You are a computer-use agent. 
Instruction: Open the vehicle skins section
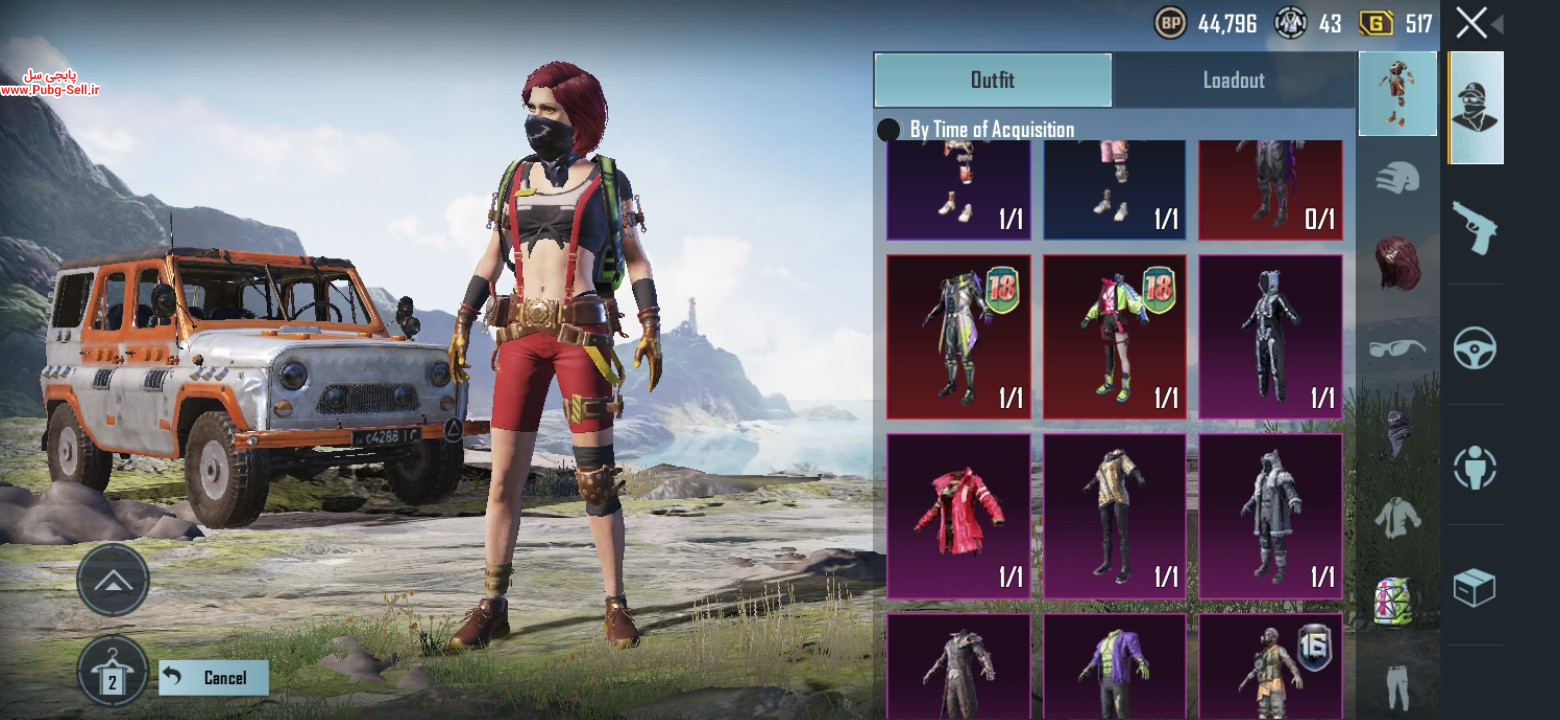pos(1475,347)
